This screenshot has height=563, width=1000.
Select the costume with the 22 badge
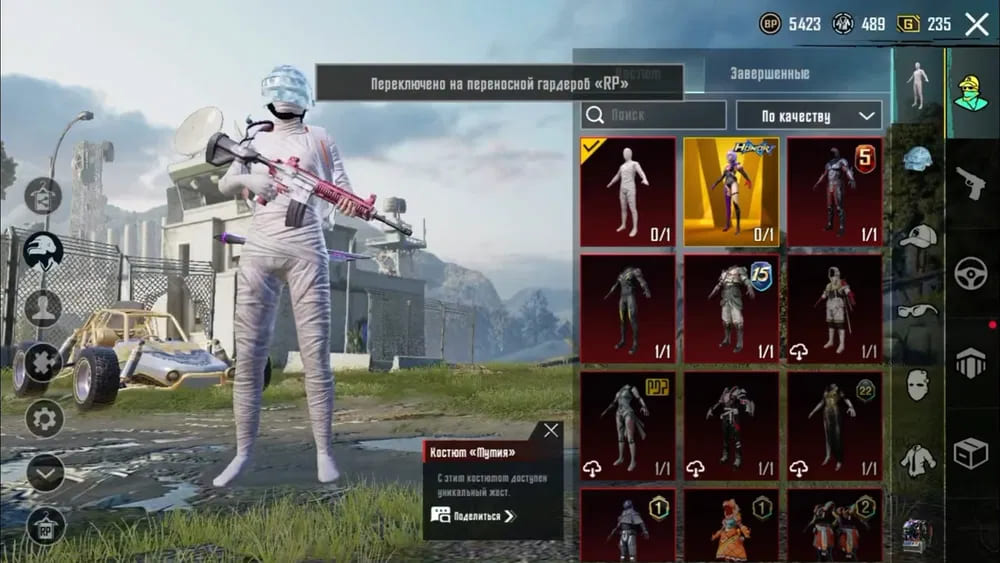point(834,424)
